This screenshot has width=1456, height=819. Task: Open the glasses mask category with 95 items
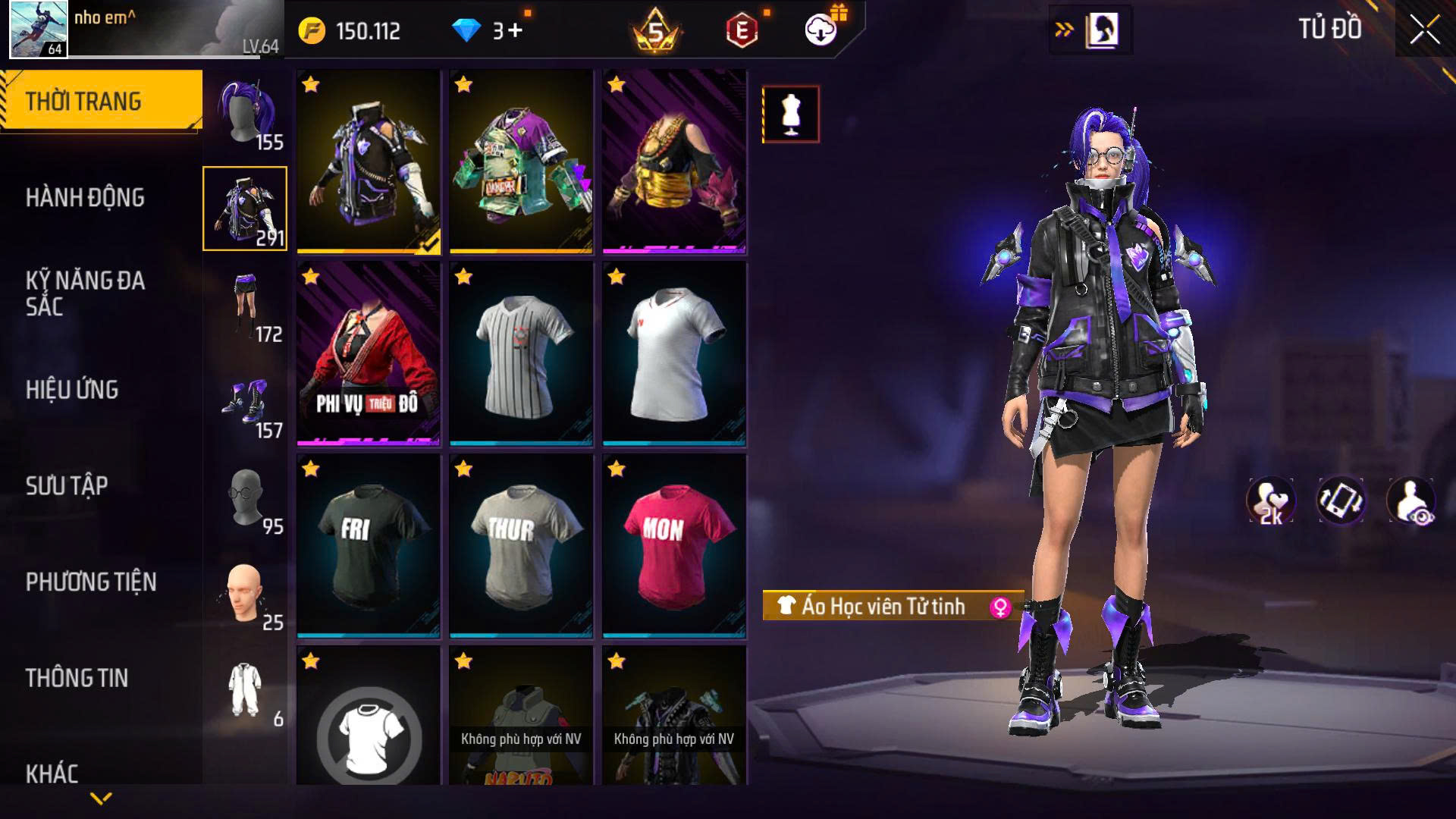pyautogui.click(x=245, y=499)
